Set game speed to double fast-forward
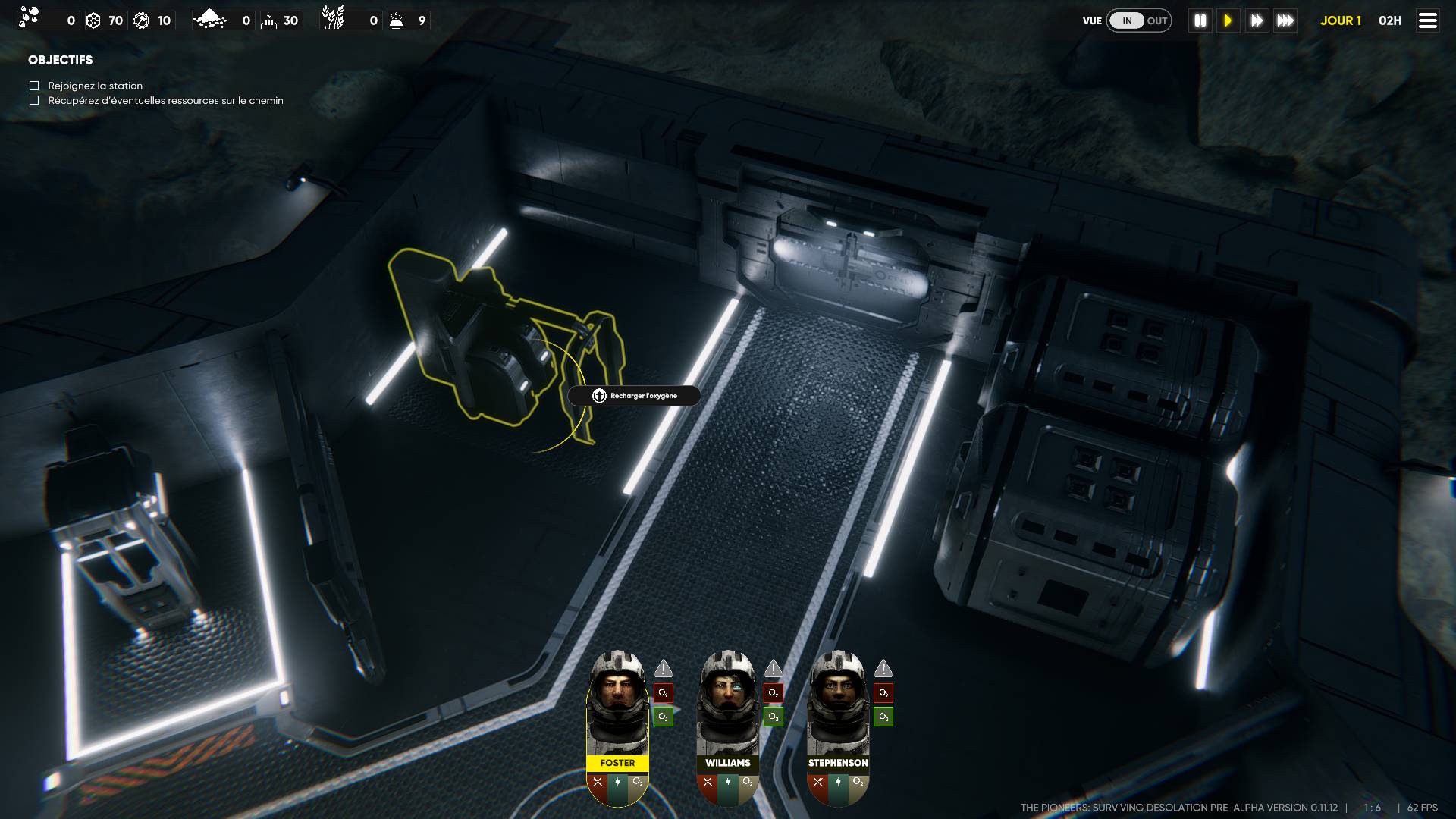 click(x=1257, y=20)
